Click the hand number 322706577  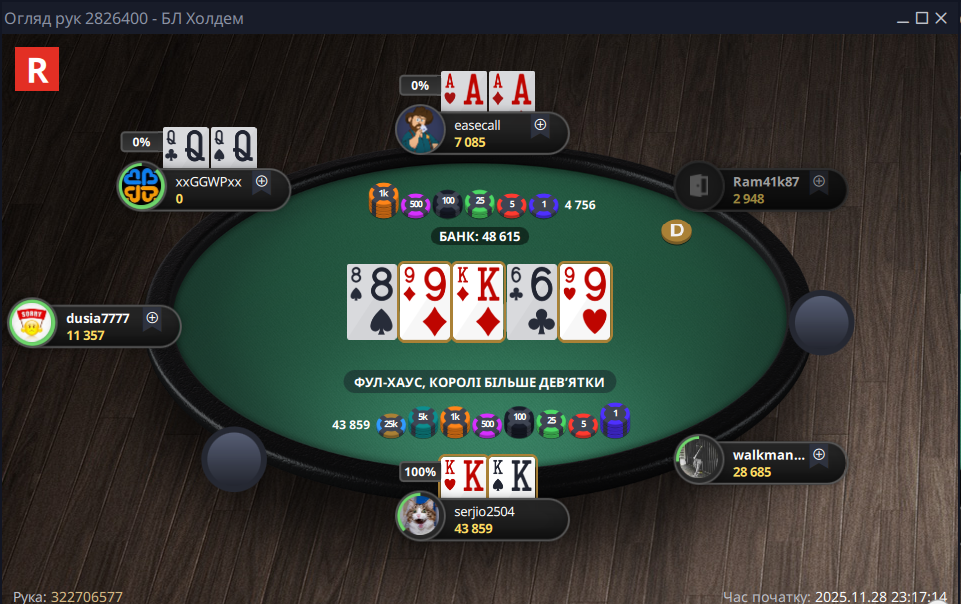[87, 597]
